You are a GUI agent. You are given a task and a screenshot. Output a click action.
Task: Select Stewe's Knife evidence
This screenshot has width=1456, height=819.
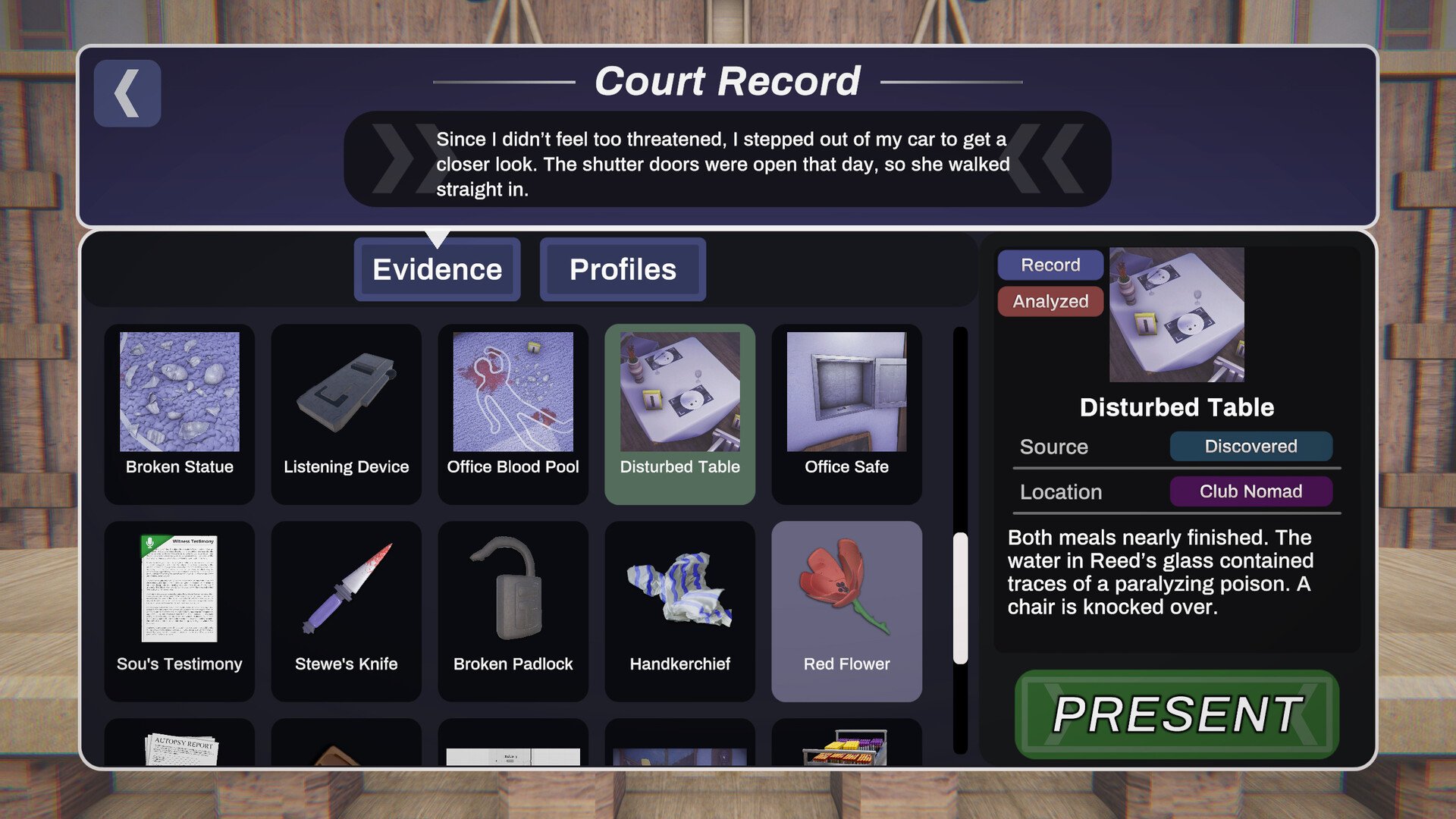(x=346, y=610)
